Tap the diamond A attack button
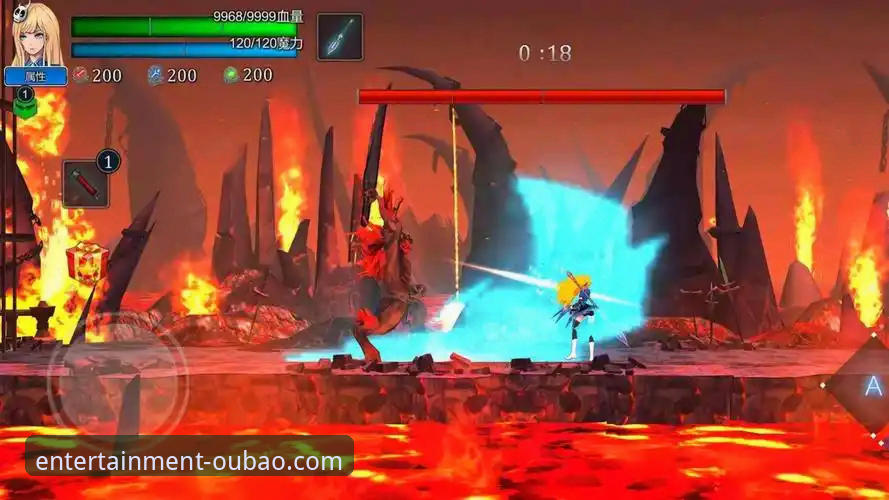This screenshot has height=500, width=889. click(869, 387)
